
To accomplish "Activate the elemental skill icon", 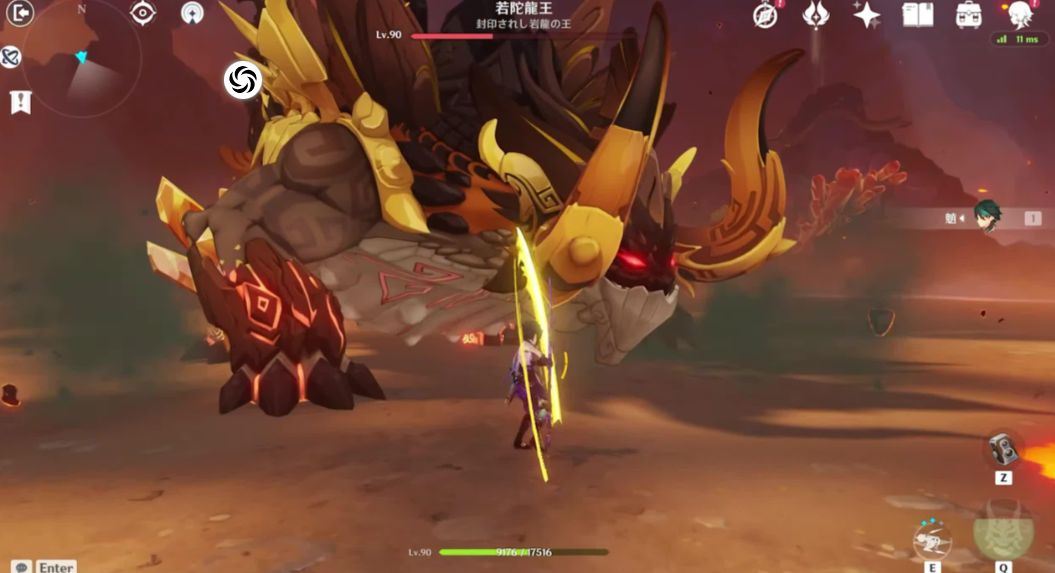I will click(x=932, y=541).
